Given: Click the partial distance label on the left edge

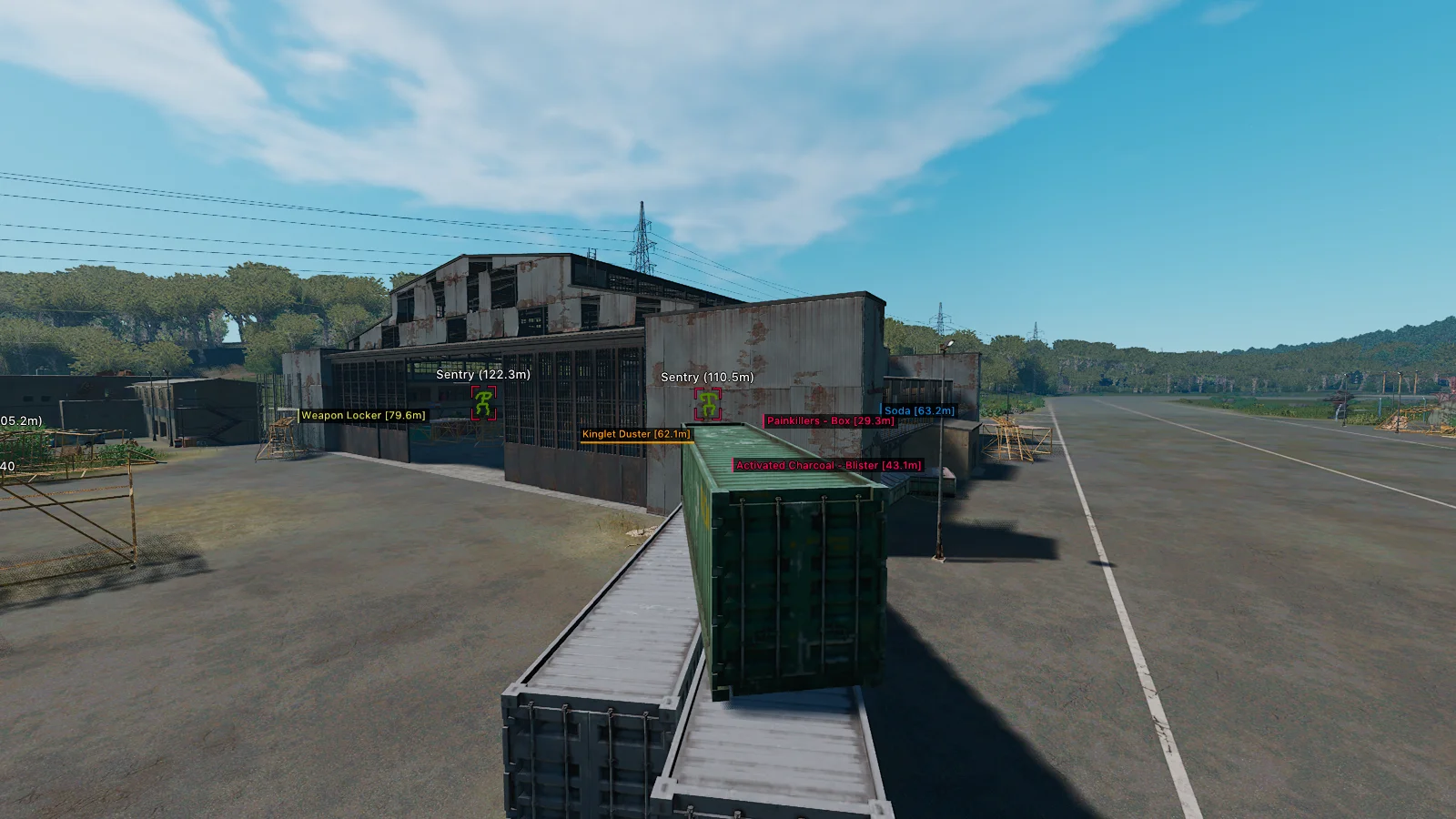Looking at the screenshot, I should (18, 420).
